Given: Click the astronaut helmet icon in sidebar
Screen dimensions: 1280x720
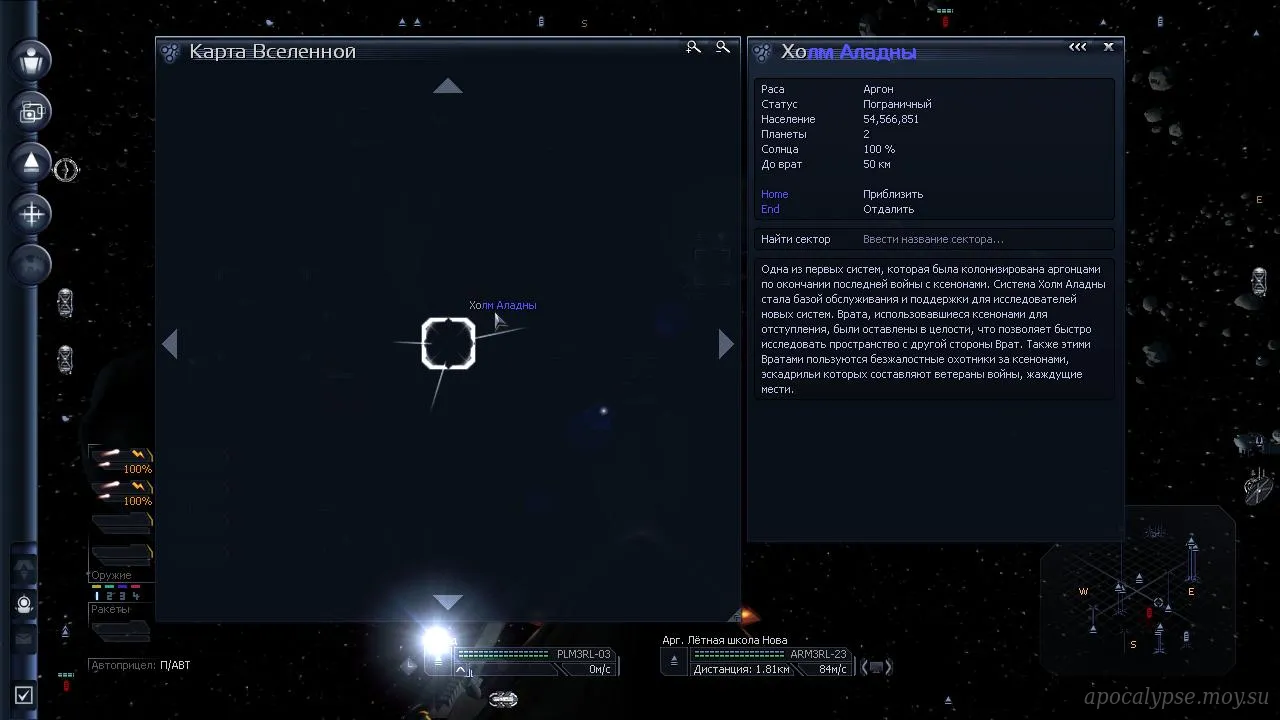Looking at the screenshot, I should tap(25, 604).
